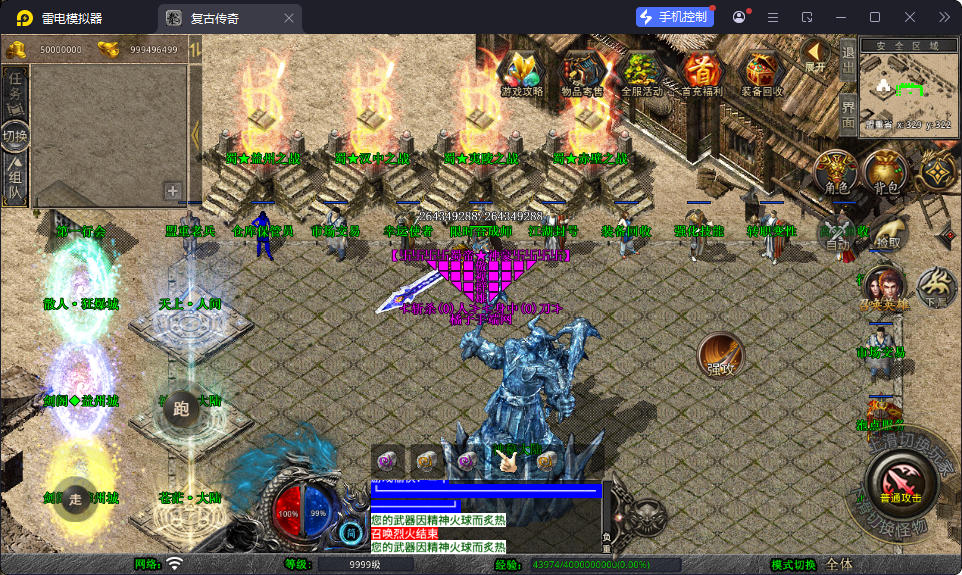The width and height of the screenshot is (962, 575).
Task: Open the 装备回收 equipment recycle chest icon
Action: [x=763, y=72]
